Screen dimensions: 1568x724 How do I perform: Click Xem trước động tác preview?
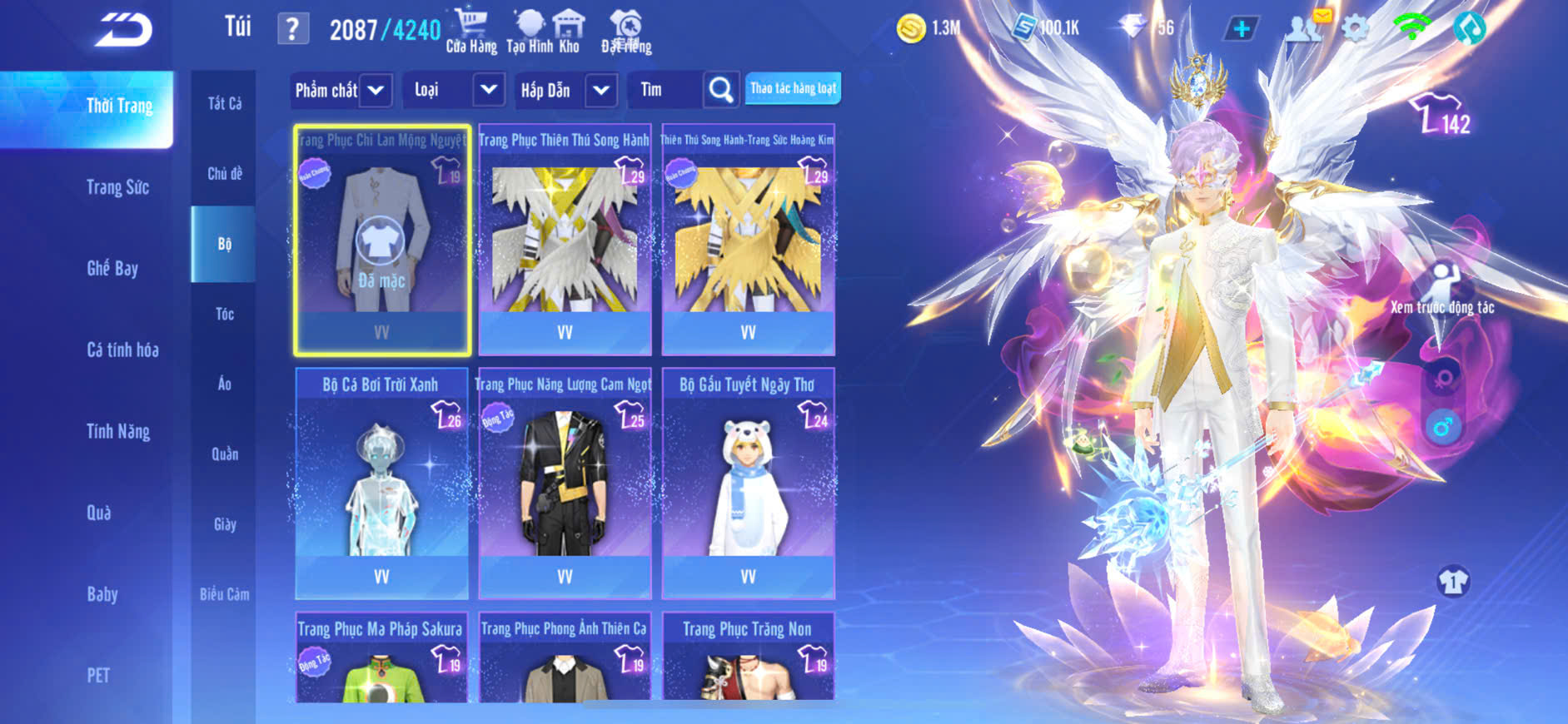[1442, 291]
